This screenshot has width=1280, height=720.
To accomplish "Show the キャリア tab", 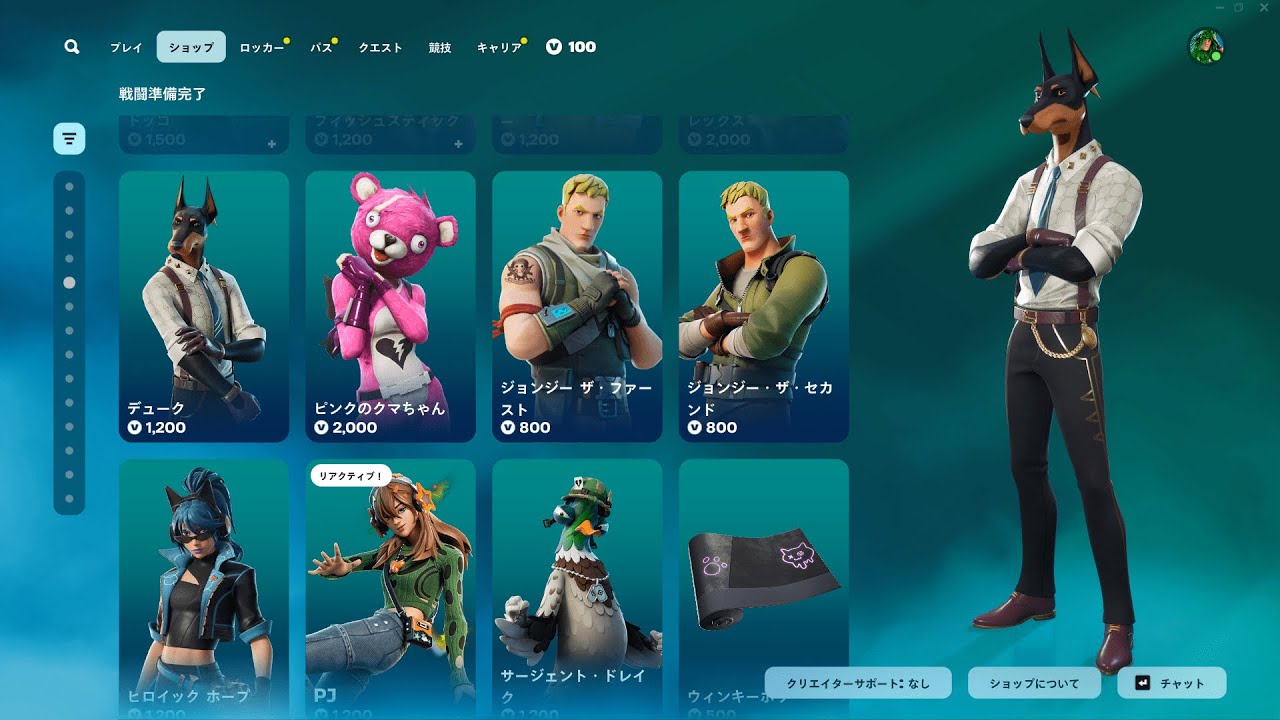I will (x=499, y=47).
